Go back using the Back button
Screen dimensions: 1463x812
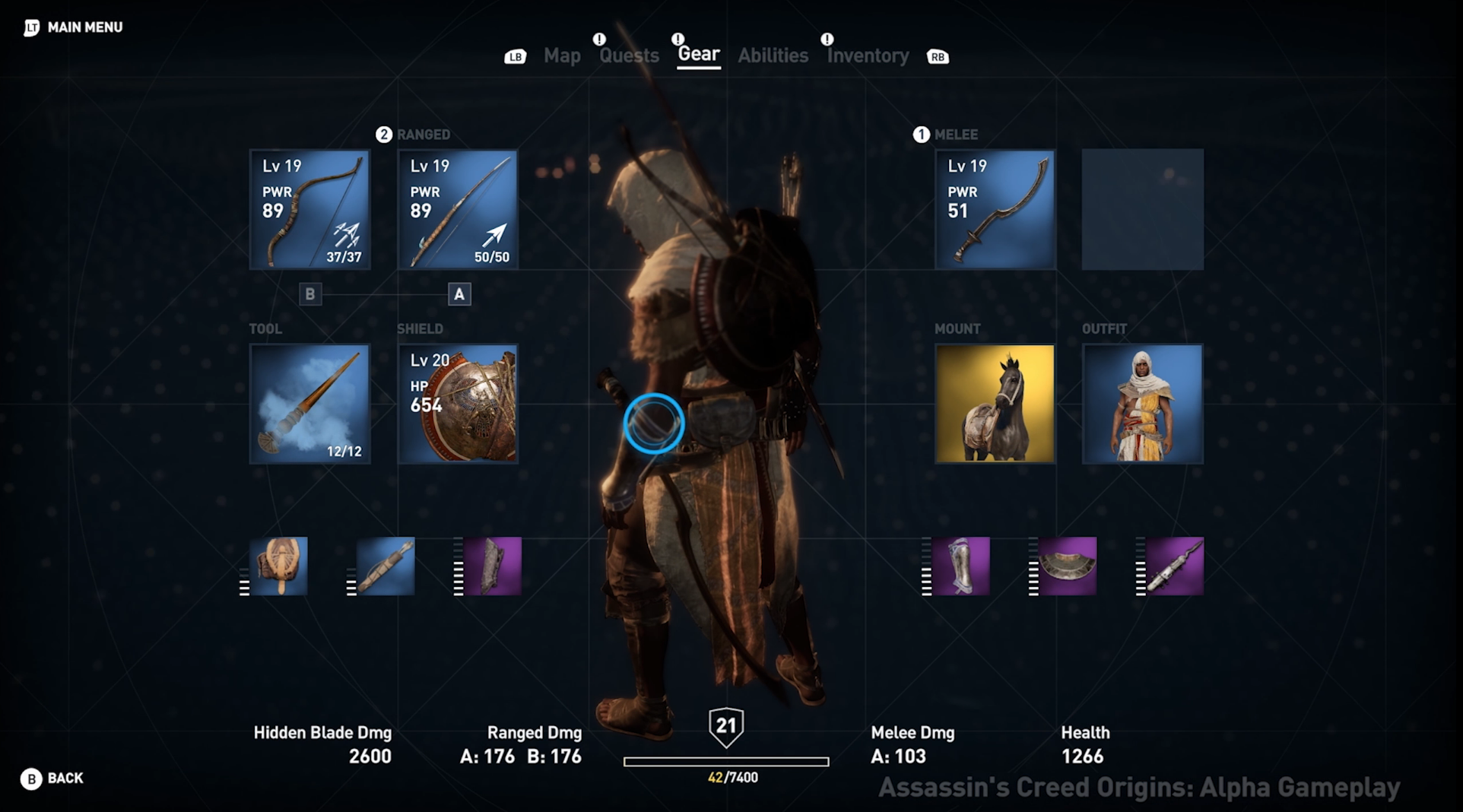(52, 779)
